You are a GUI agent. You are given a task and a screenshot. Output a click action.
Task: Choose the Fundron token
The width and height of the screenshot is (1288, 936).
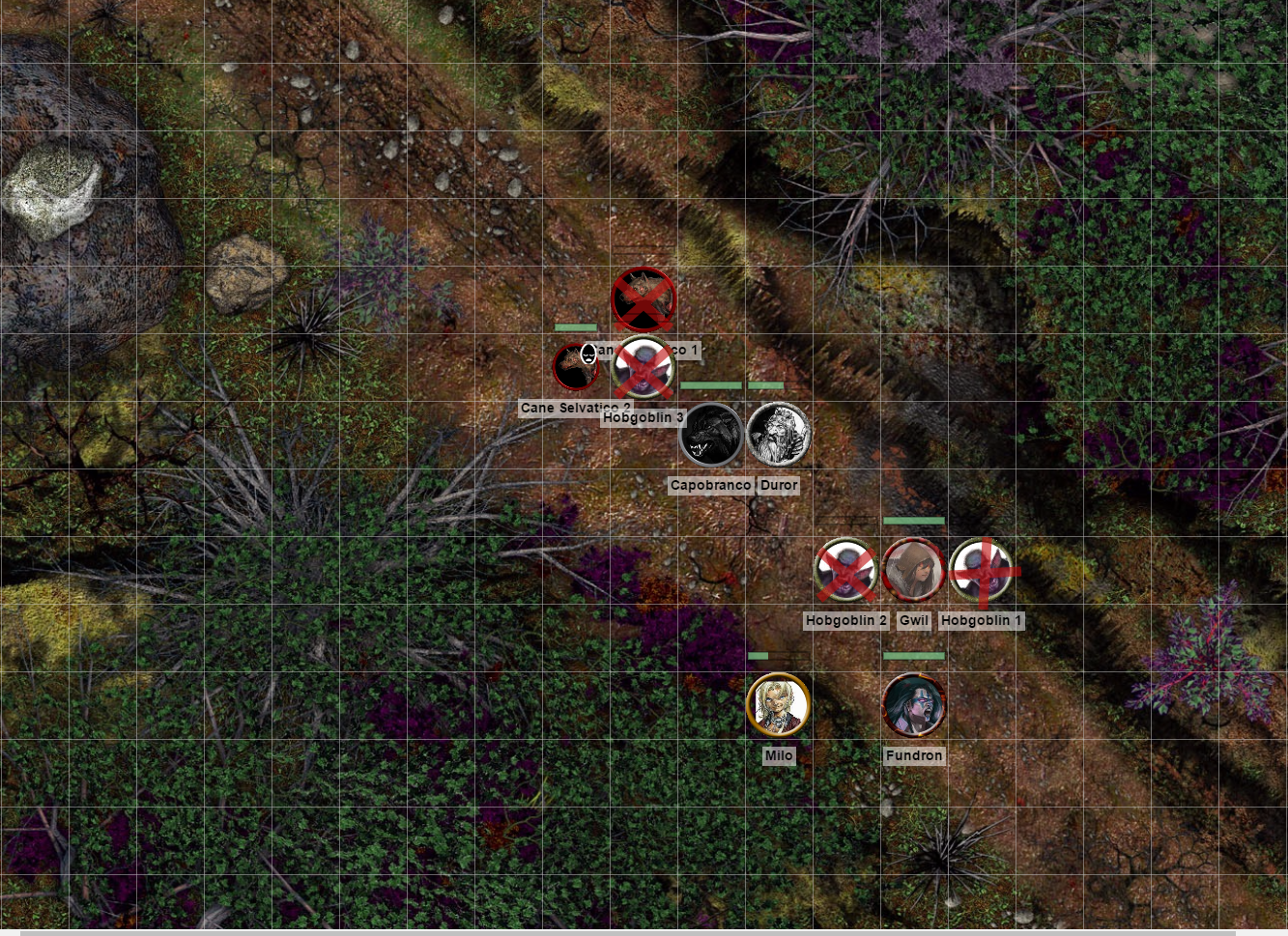(x=913, y=704)
